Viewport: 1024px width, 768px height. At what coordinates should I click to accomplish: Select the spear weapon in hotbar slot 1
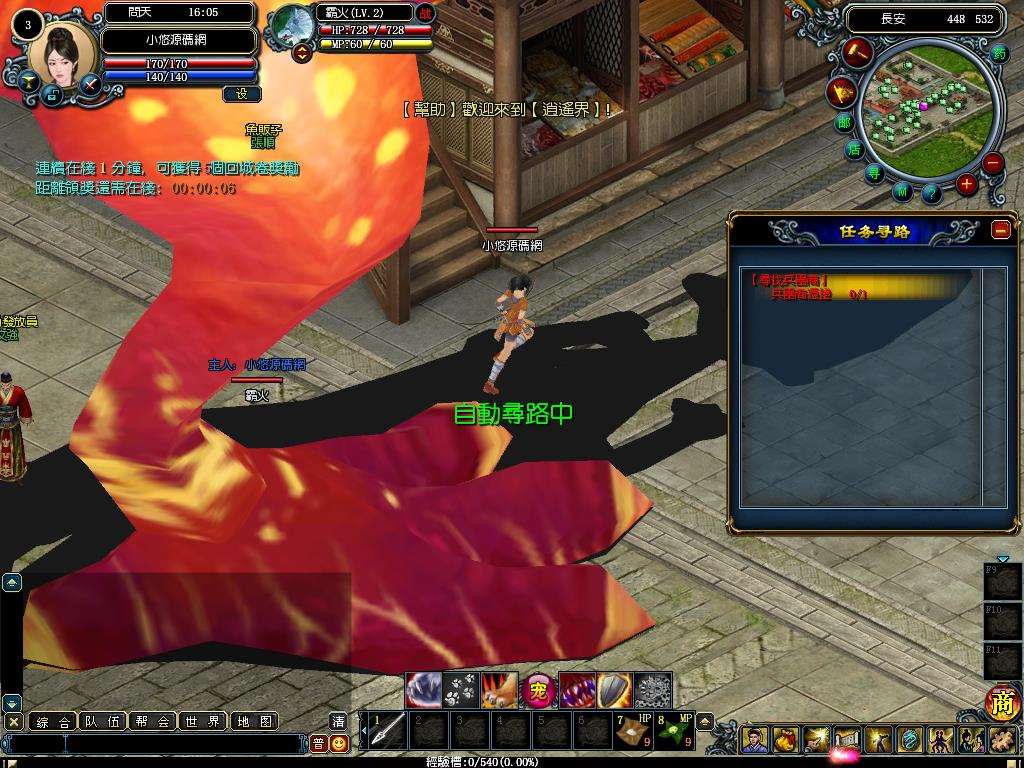tap(388, 730)
